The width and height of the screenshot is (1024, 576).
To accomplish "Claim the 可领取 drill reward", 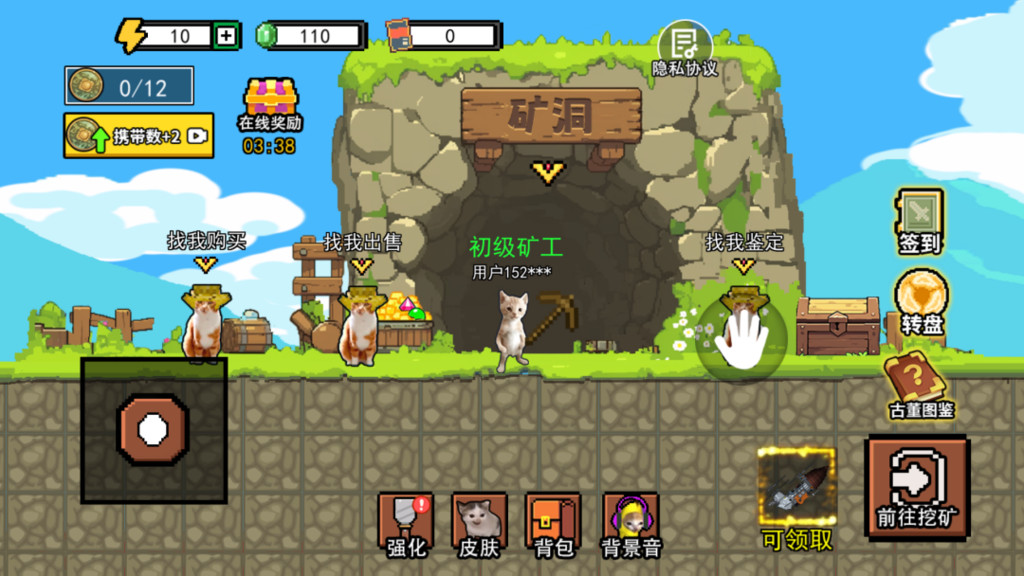I will [x=796, y=498].
